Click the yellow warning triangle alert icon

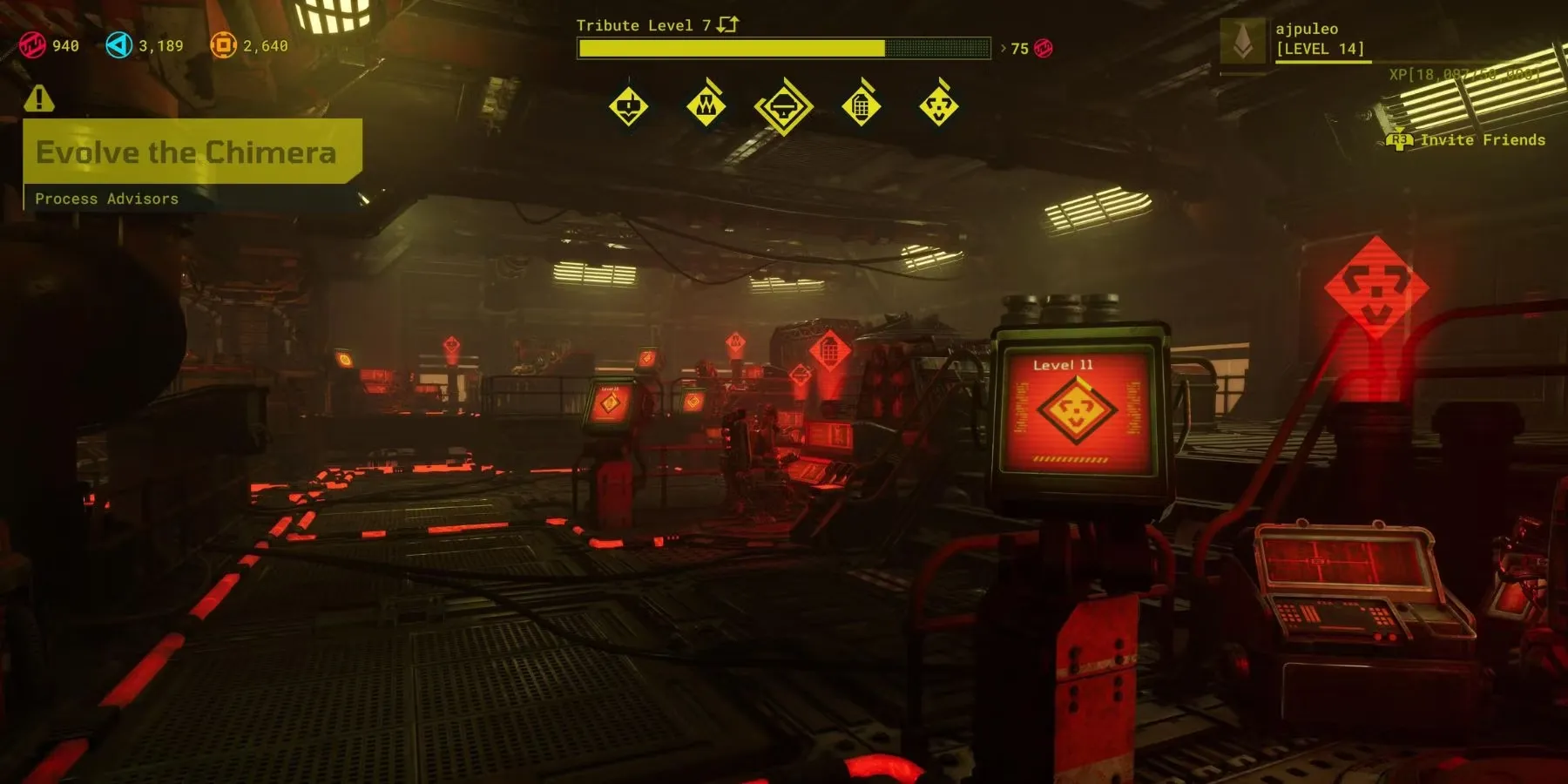(39, 98)
